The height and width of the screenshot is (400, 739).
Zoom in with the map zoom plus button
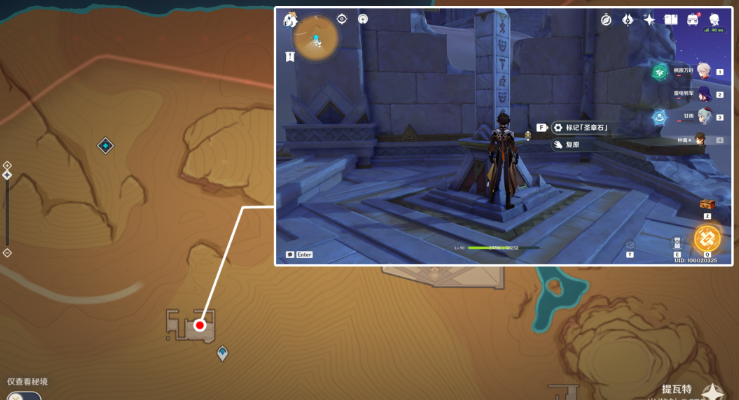click(x=7, y=165)
